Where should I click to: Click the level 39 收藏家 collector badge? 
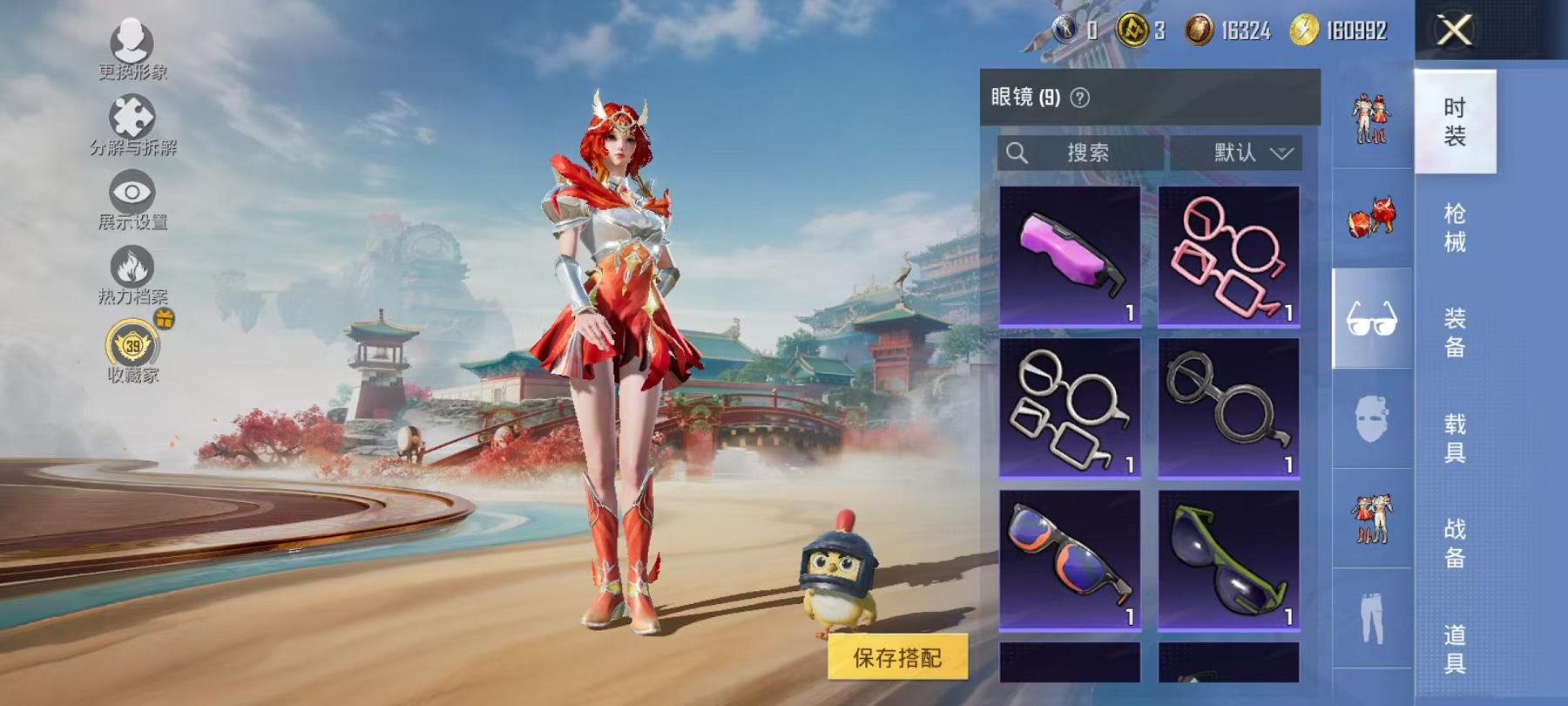[131, 346]
